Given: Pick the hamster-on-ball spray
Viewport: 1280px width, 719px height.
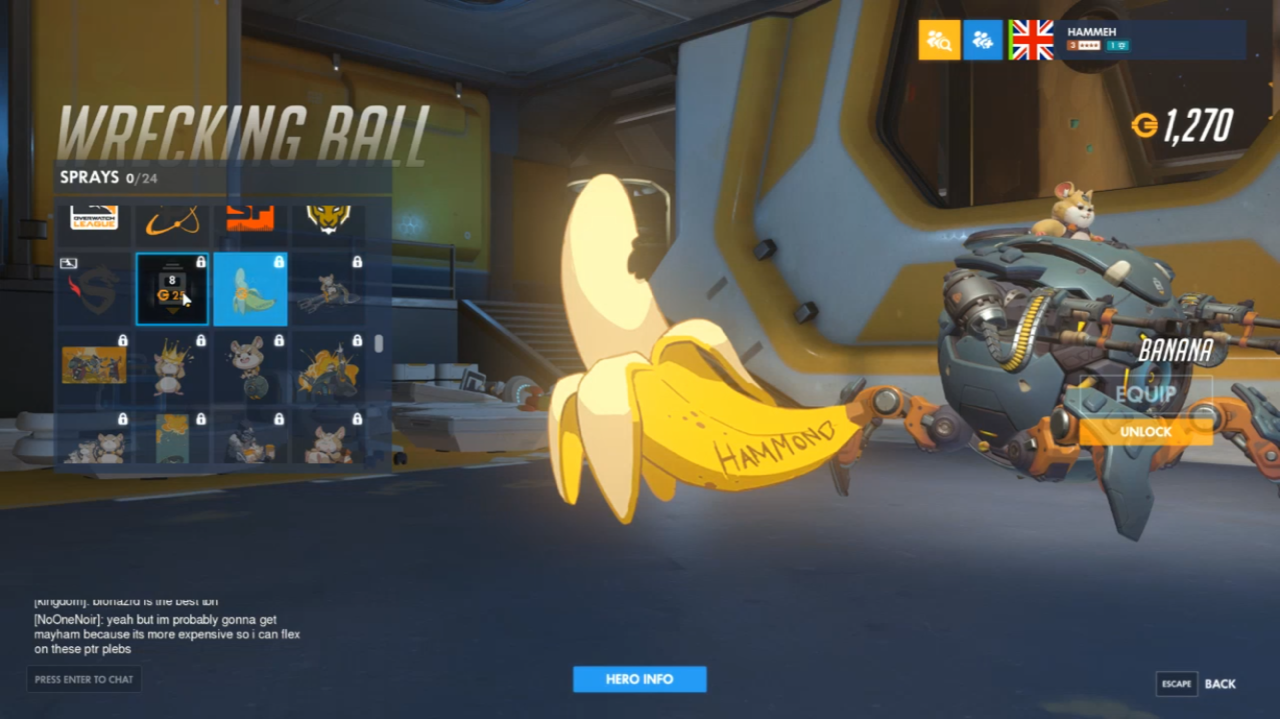Looking at the screenshot, I should pos(250,367).
